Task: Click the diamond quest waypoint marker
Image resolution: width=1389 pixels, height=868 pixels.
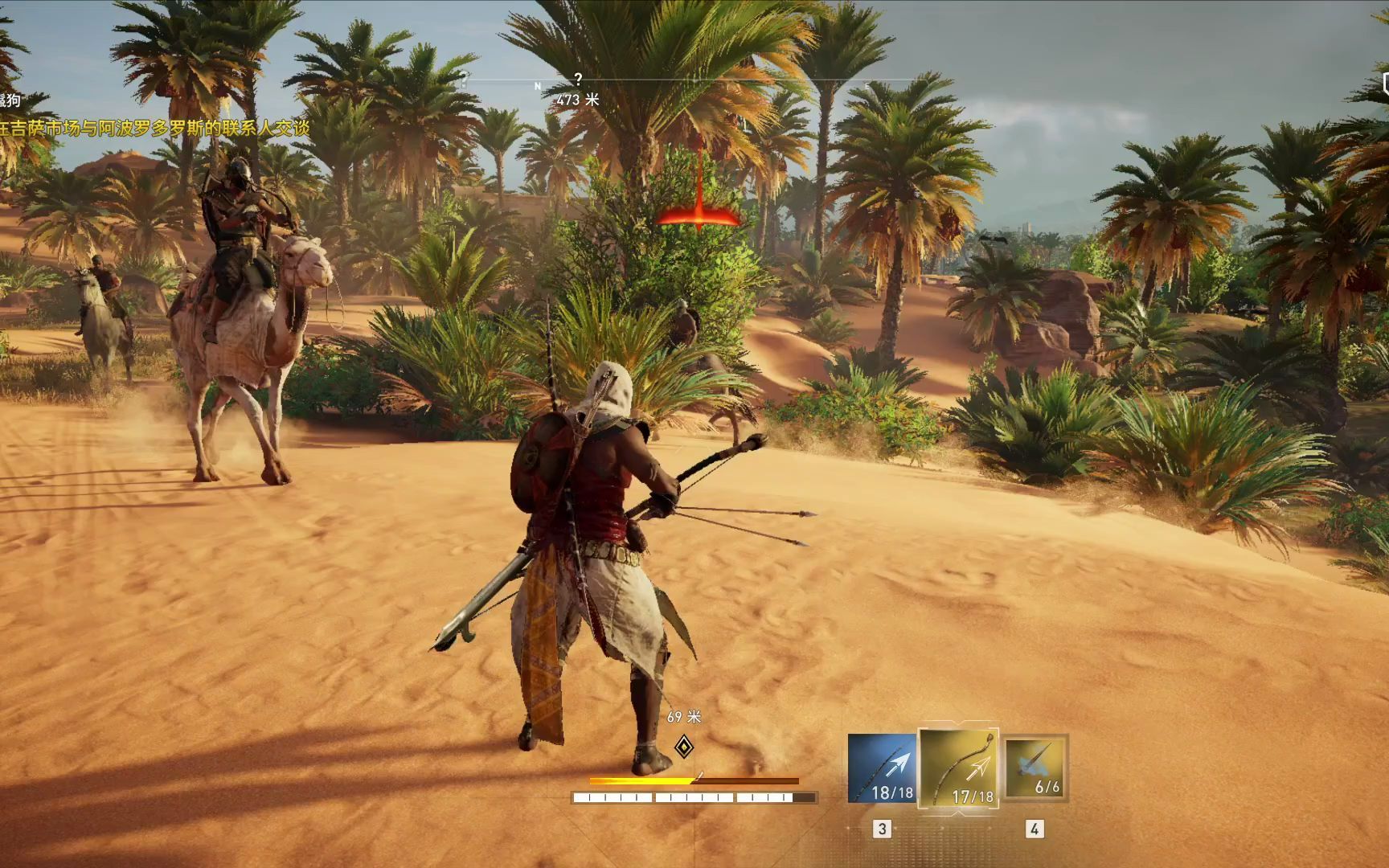Action: pyautogui.click(x=683, y=747)
